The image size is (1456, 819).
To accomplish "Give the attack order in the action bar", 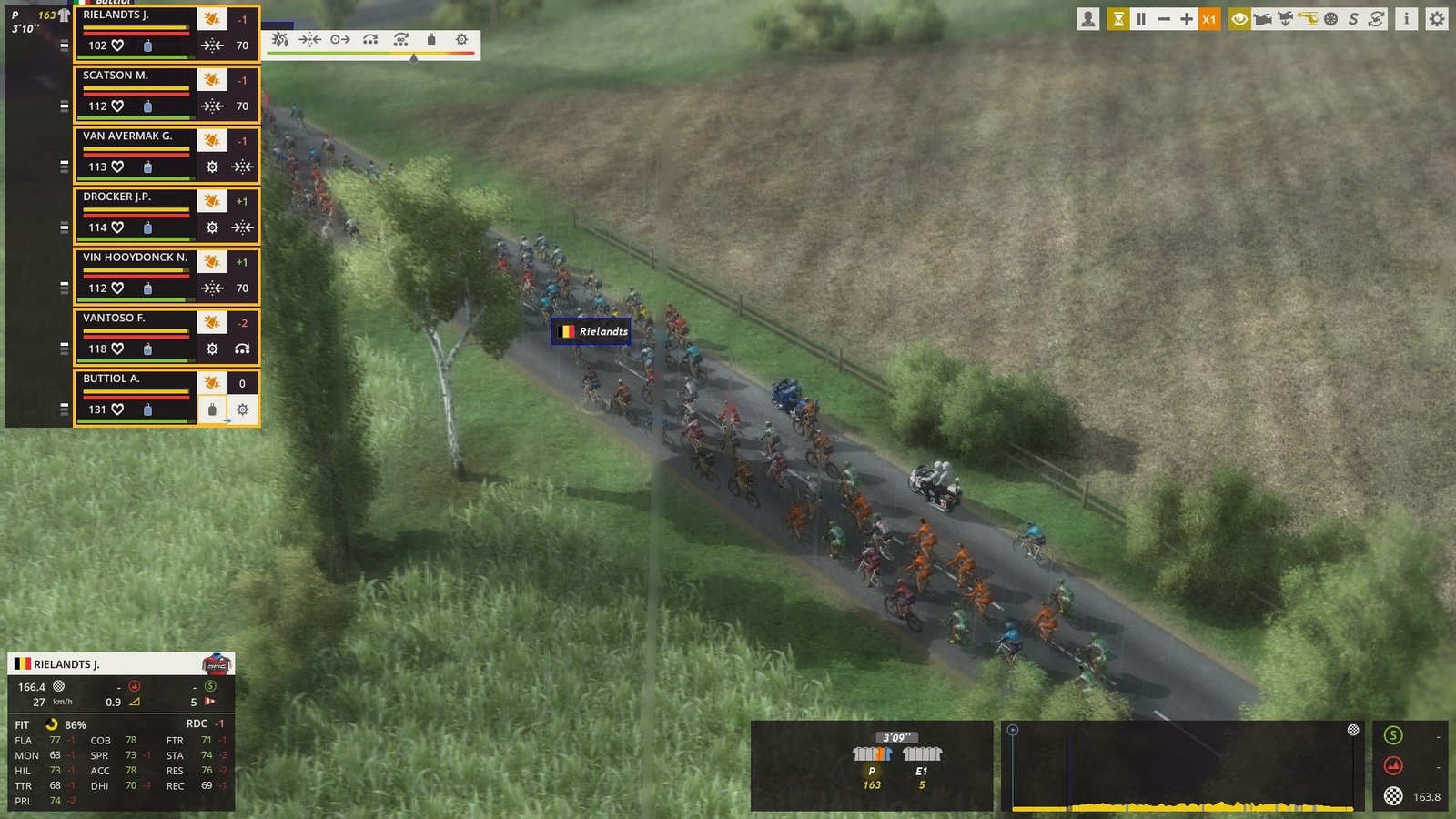I will tap(280, 40).
